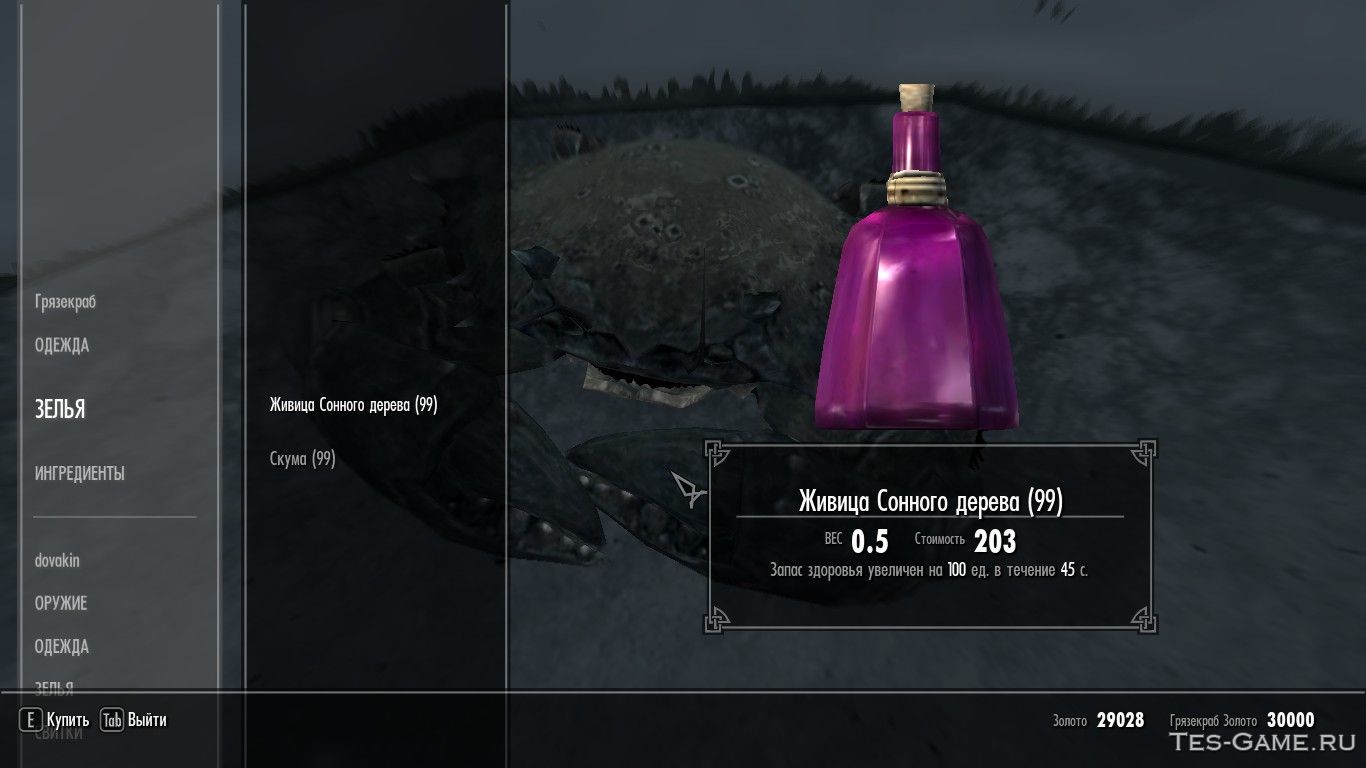Select the Скума (99) list entry

click(302, 459)
